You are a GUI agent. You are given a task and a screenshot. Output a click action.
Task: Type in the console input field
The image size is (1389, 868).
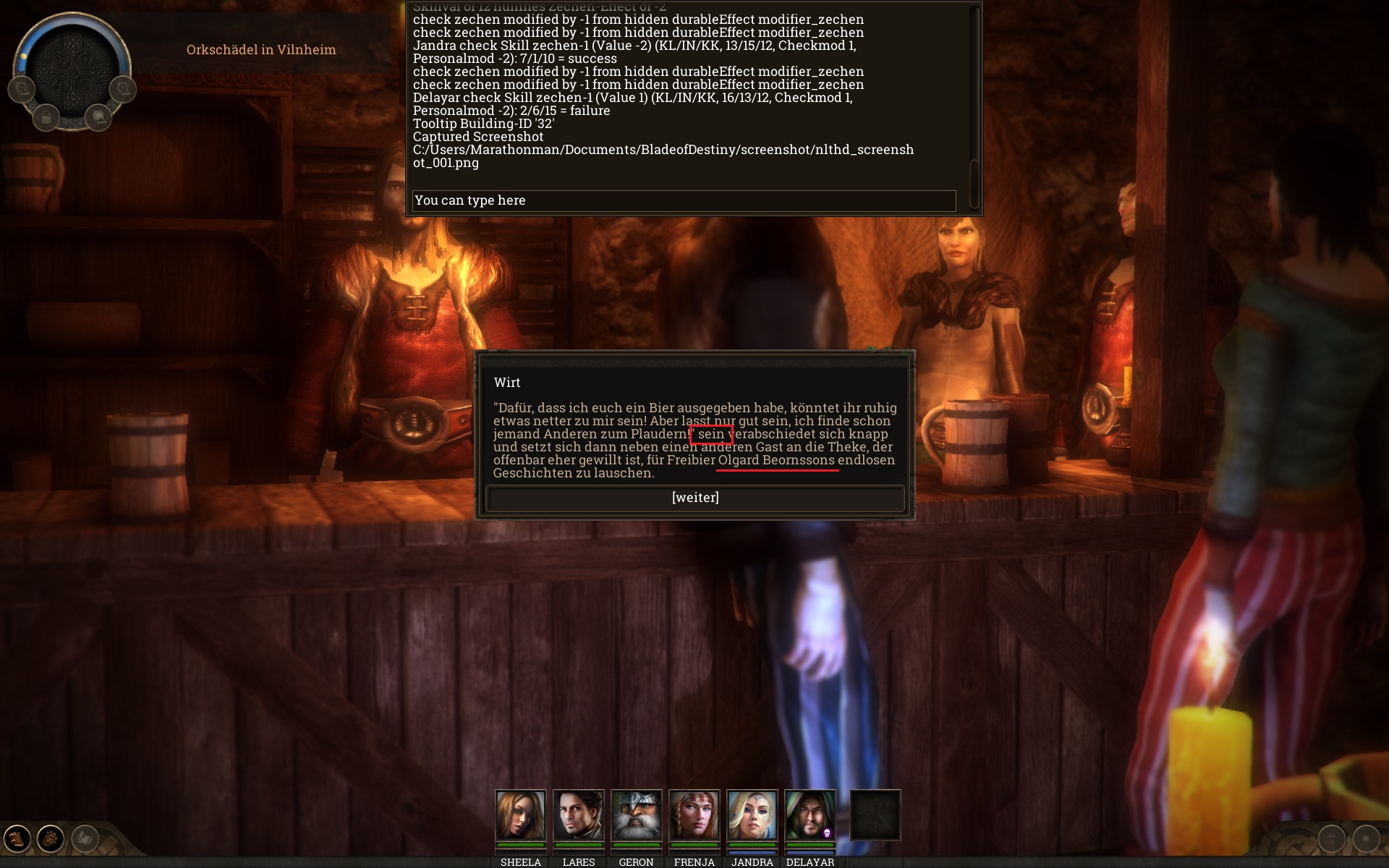[x=684, y=200]
